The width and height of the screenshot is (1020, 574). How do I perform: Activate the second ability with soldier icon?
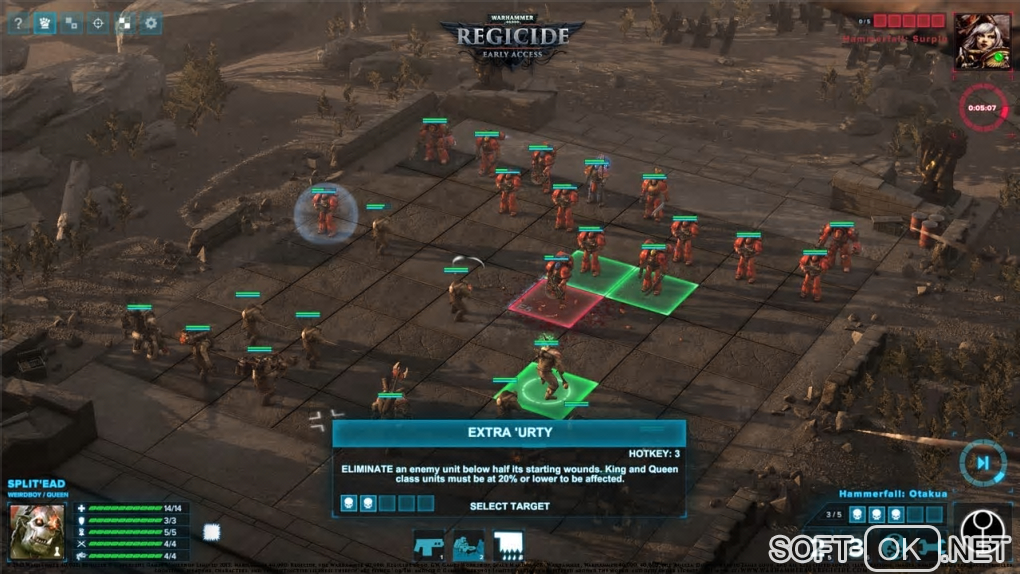point(468,545)
